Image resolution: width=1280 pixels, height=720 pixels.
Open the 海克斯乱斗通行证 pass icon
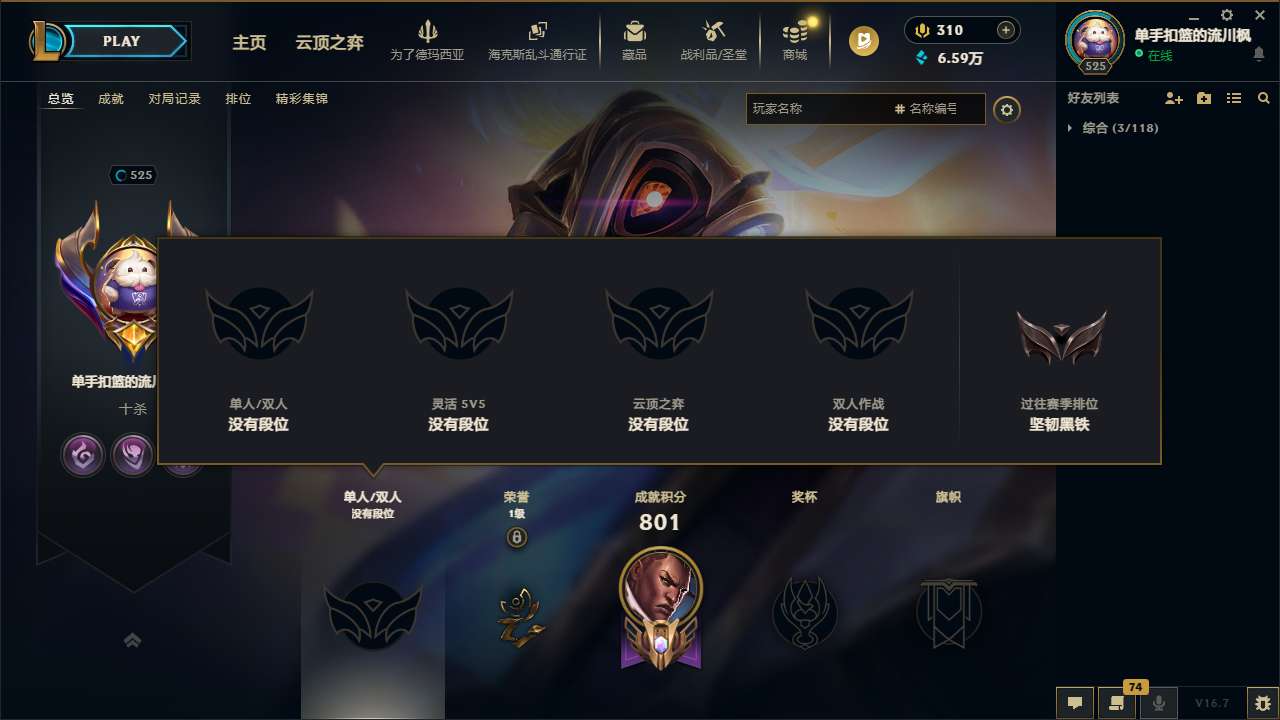538,40
